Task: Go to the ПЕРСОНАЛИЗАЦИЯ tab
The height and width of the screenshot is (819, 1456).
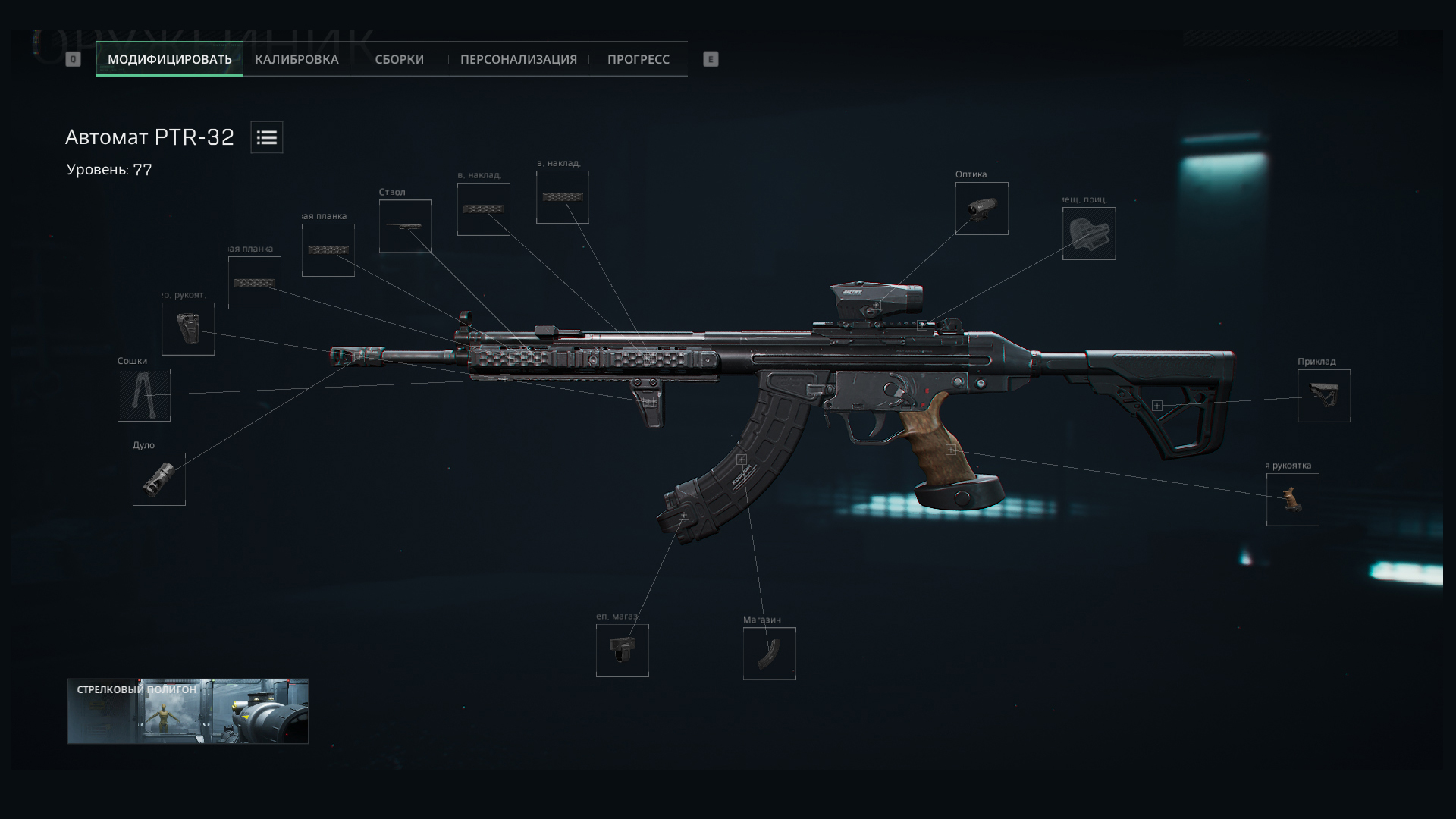Action: pos(518,59)
